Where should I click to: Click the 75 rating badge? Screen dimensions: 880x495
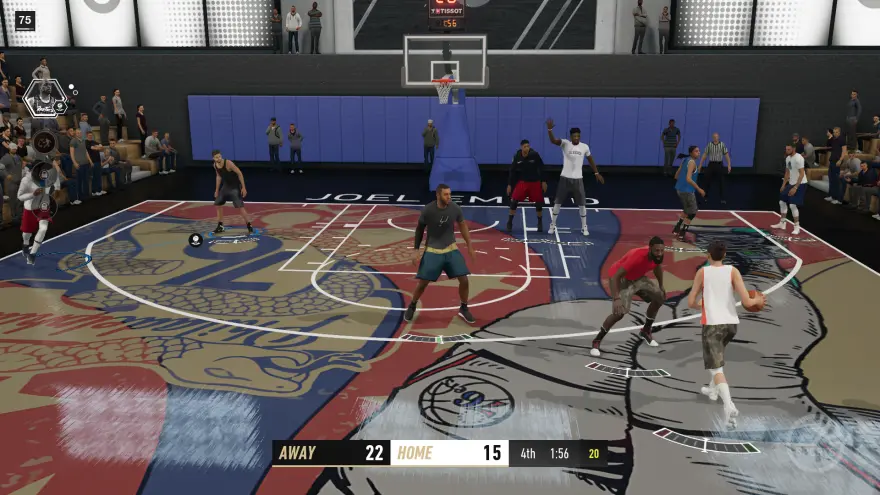tap(25, 20)
